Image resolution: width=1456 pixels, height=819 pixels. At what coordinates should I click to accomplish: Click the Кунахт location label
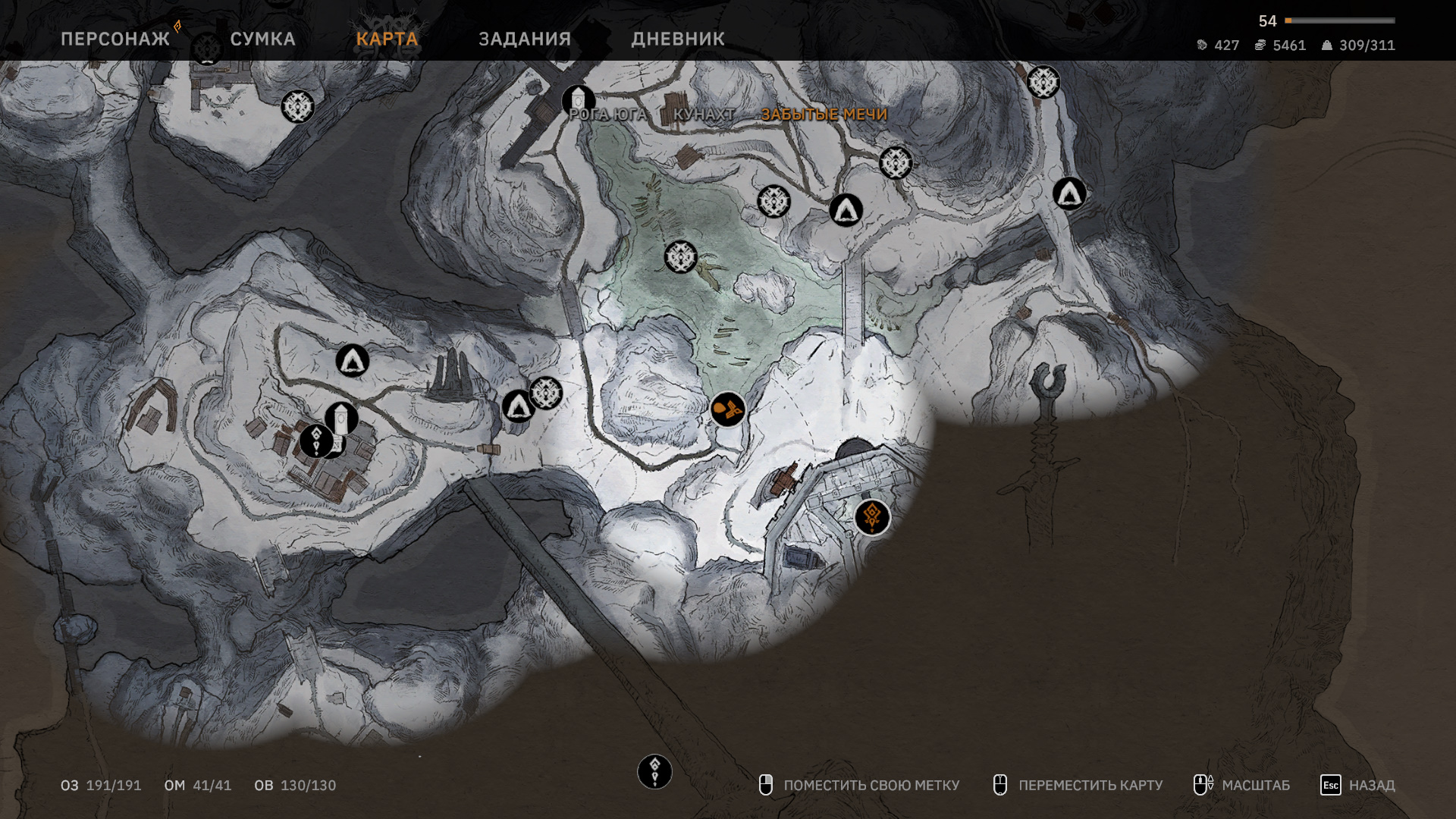(x=704, y=115)
